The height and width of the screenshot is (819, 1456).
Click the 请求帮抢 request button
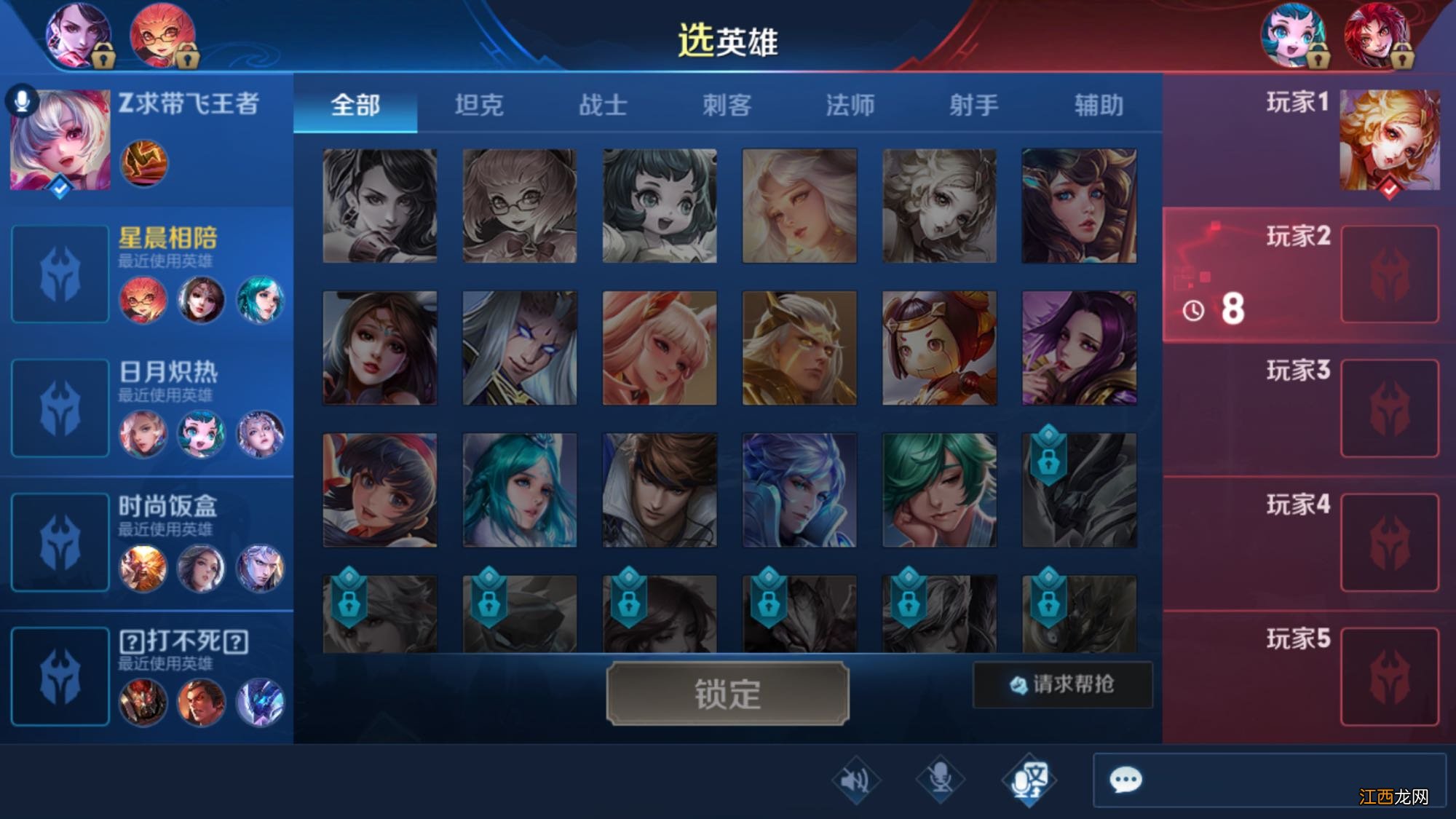click(x=1062, y=685)
